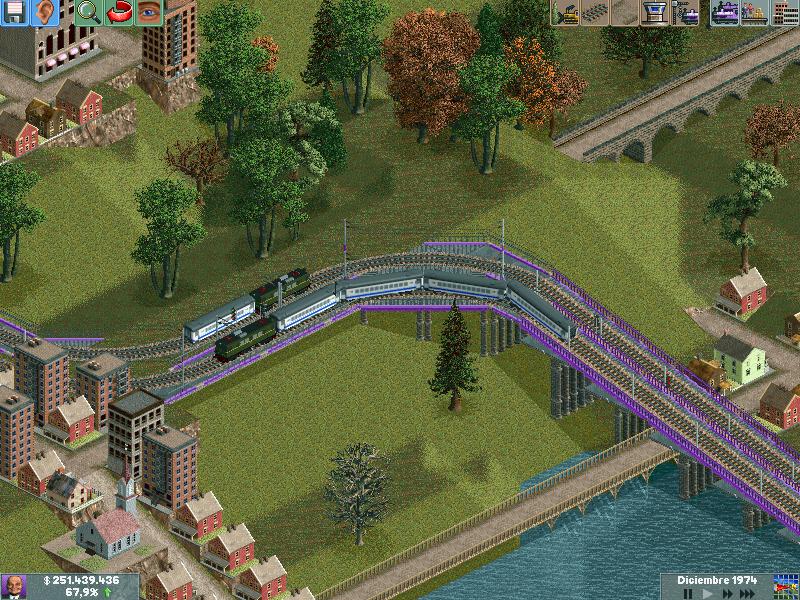Image resolution: width=800 pixels, height=600 pixels.
Task: Open the airport control tower build tool
Action: pyautogui.click(x=656, y=13)
